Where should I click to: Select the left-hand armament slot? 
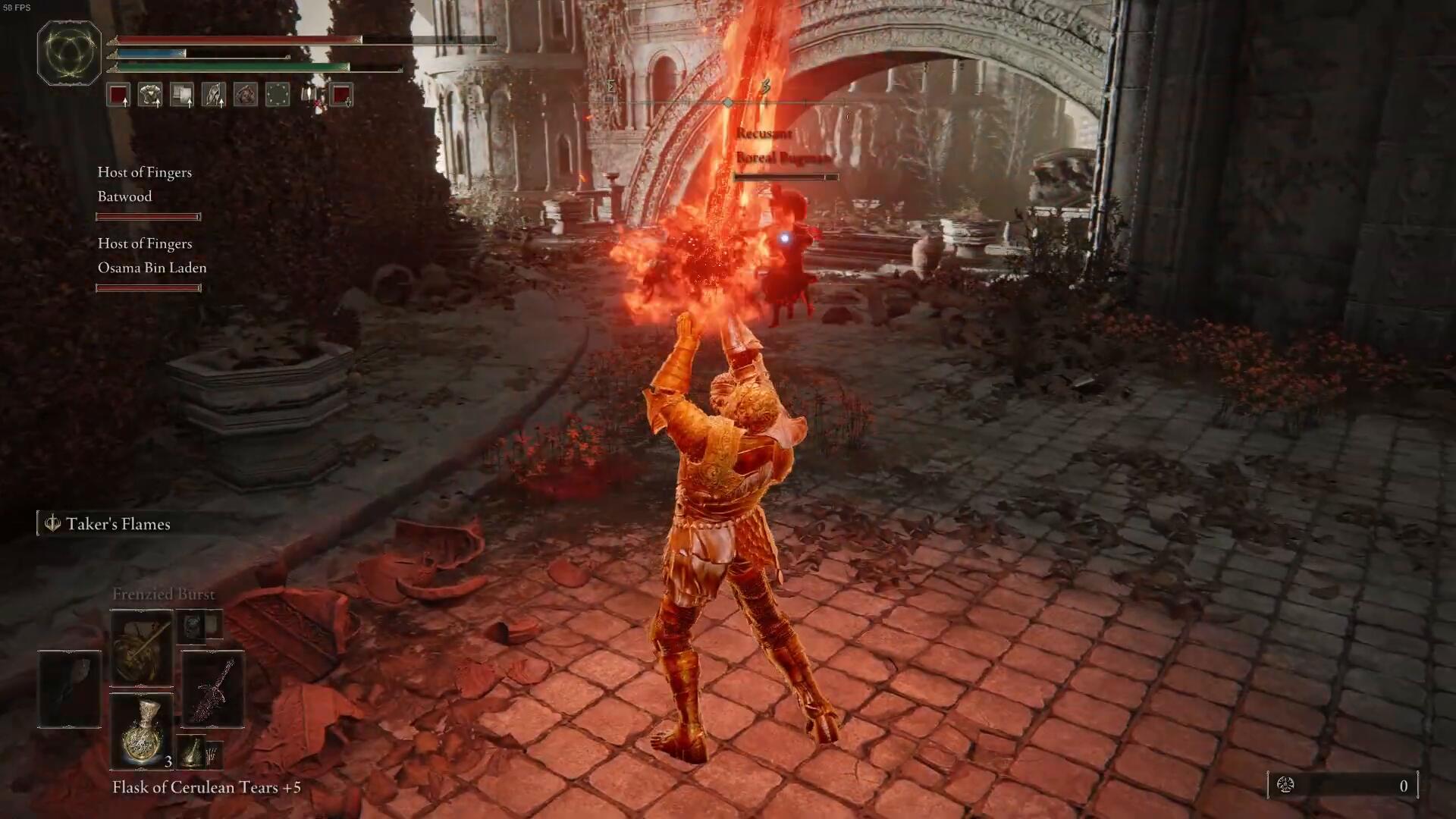pos(69,689)
